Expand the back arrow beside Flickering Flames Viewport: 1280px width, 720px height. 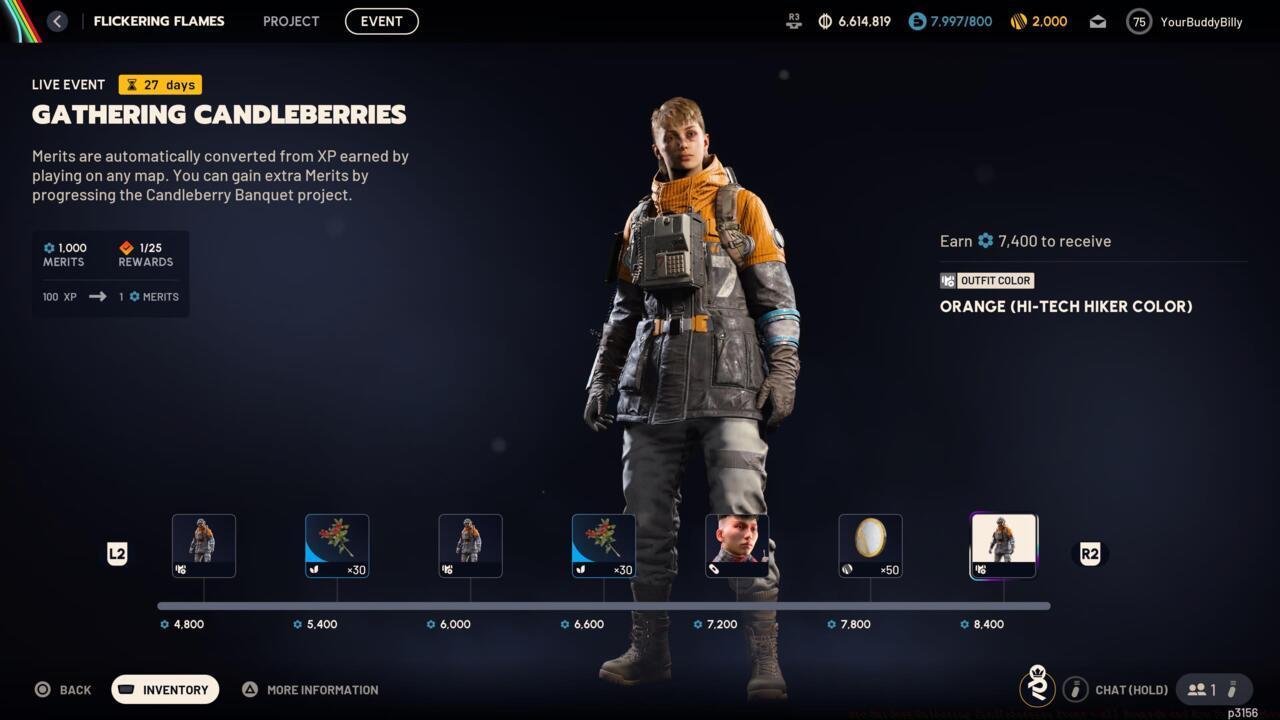[57, 20]
